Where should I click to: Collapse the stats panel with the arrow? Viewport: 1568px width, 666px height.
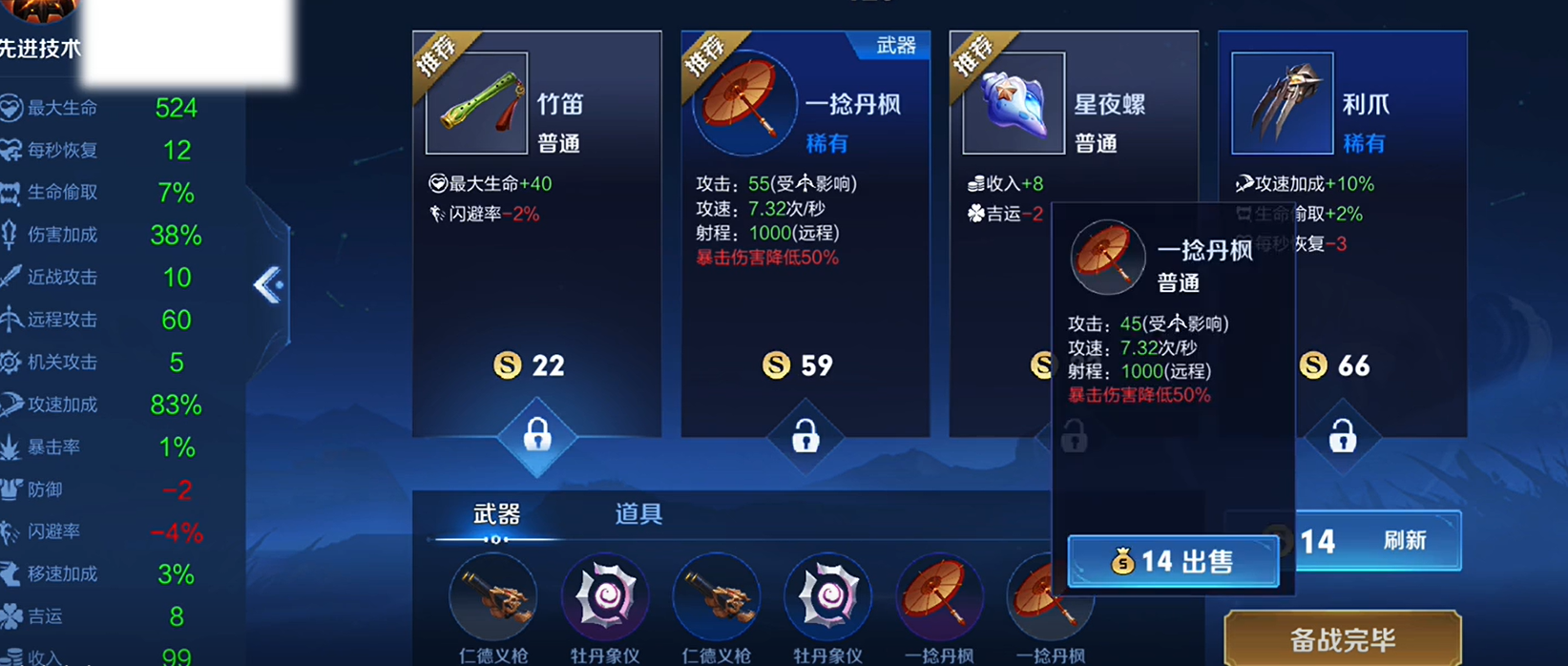click(x=268, y=284)
